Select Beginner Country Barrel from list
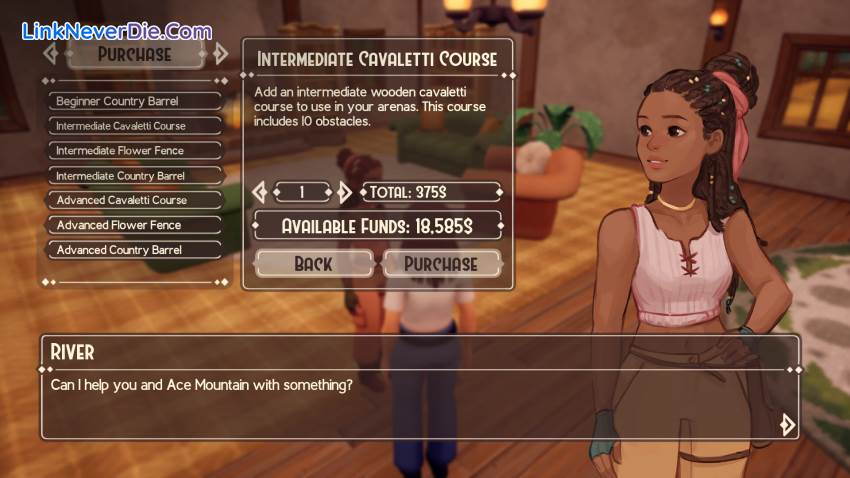This screenshot has height=478, width=850. pos(134,101)
